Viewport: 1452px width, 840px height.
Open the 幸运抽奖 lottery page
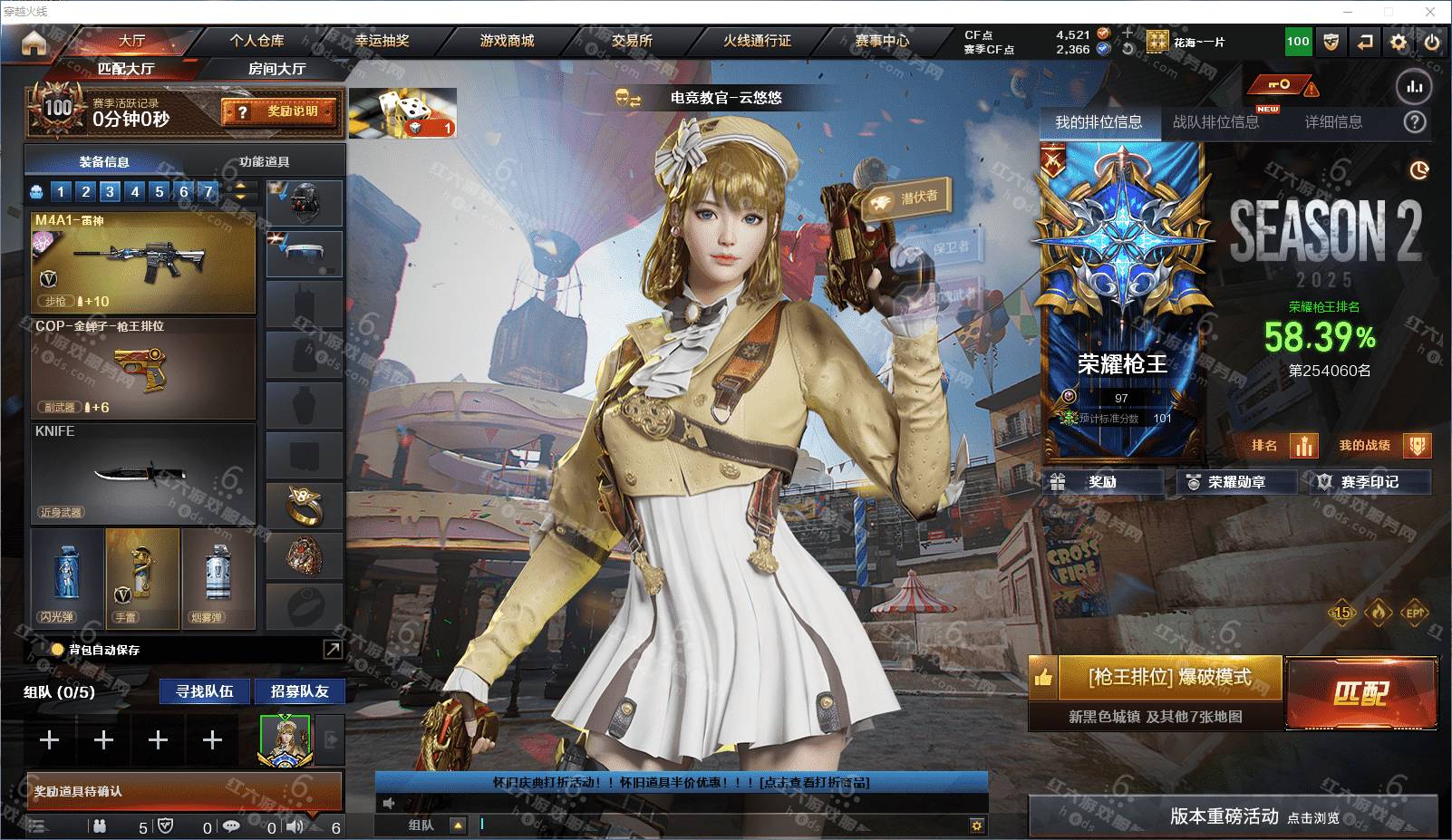click(x=382, y=41)
